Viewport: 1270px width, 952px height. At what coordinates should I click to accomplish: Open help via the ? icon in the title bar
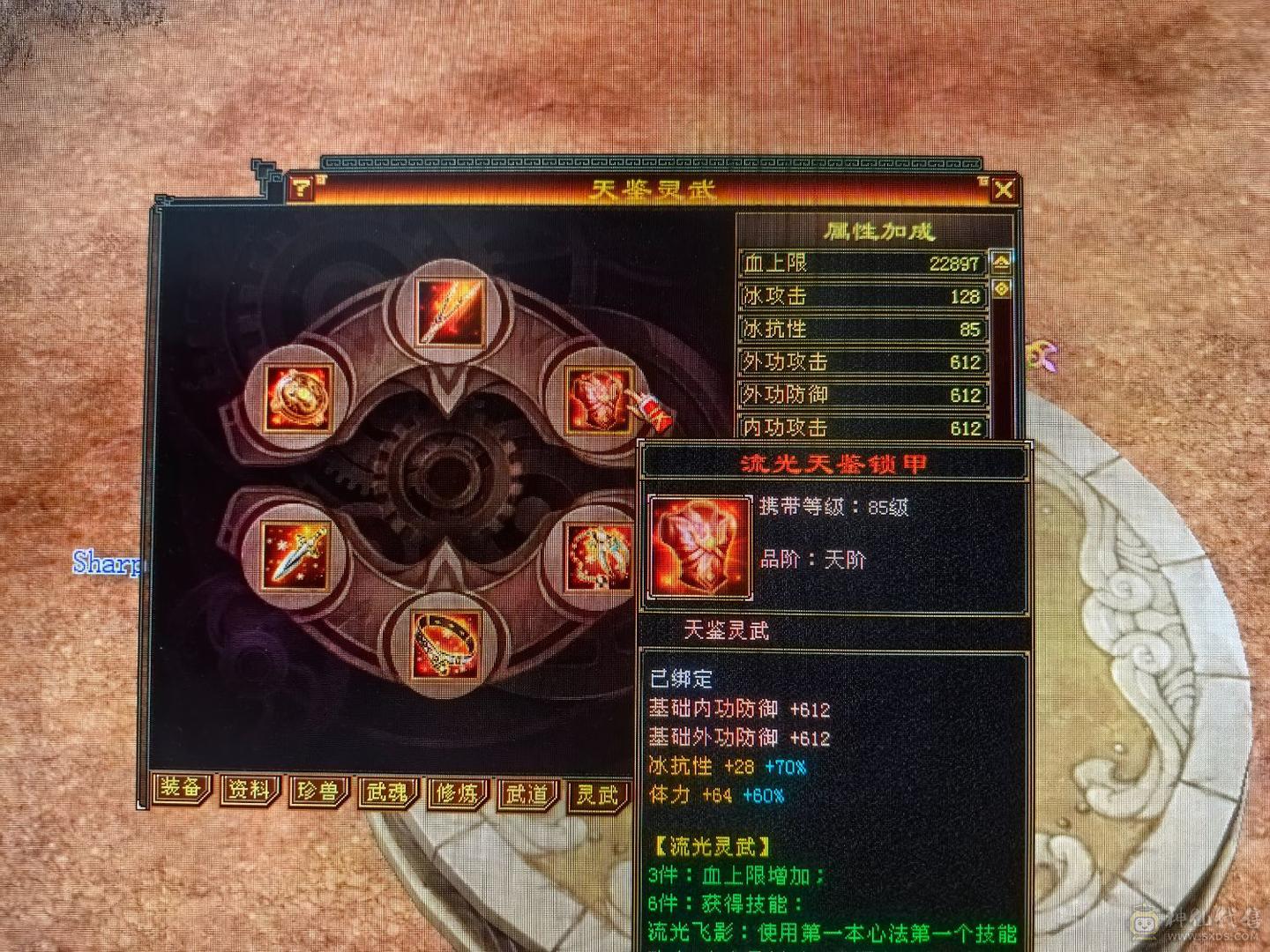pos(301,186)
